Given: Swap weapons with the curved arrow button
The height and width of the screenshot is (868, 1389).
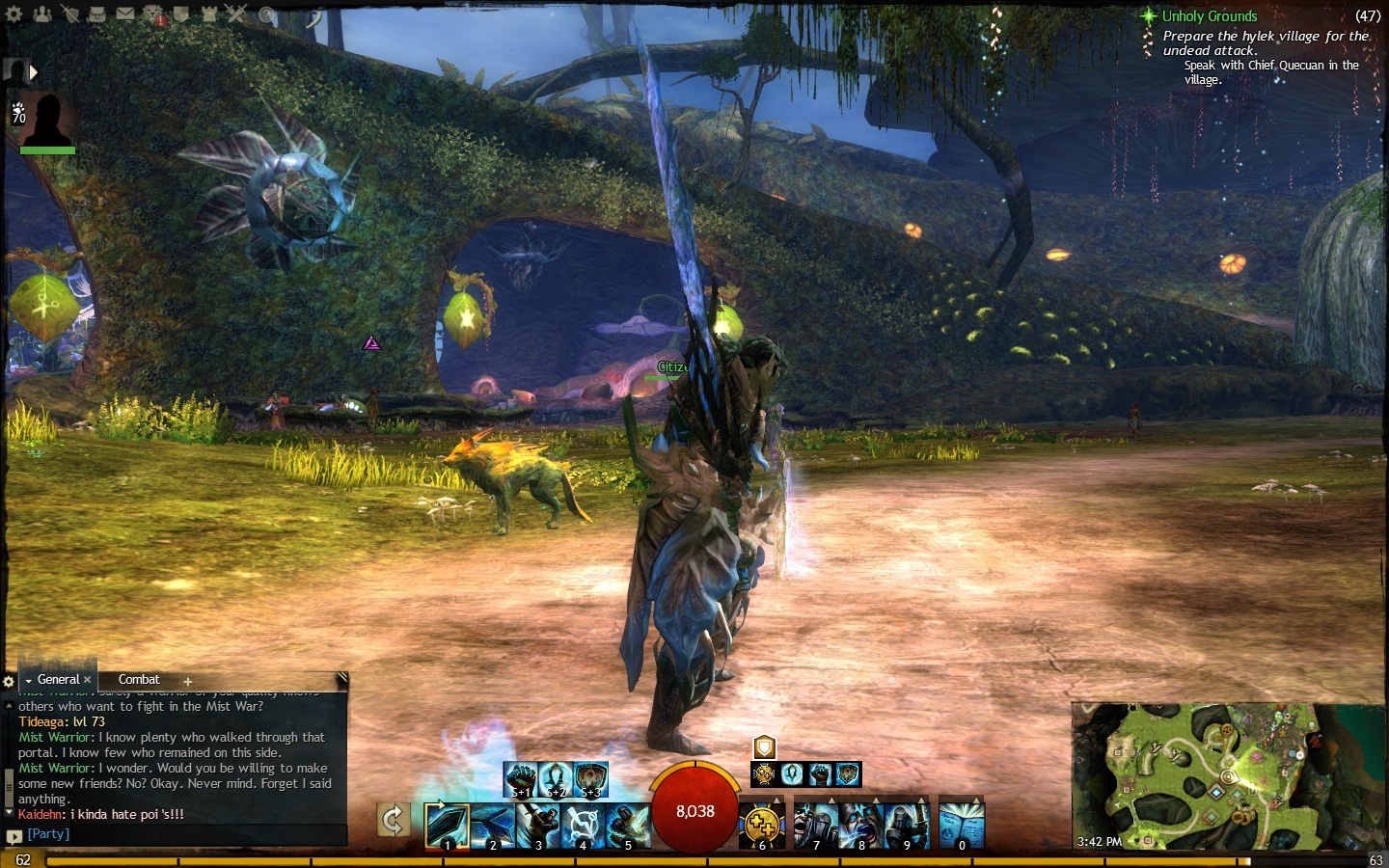Looking at the screenshot, I should click(393, 821).
